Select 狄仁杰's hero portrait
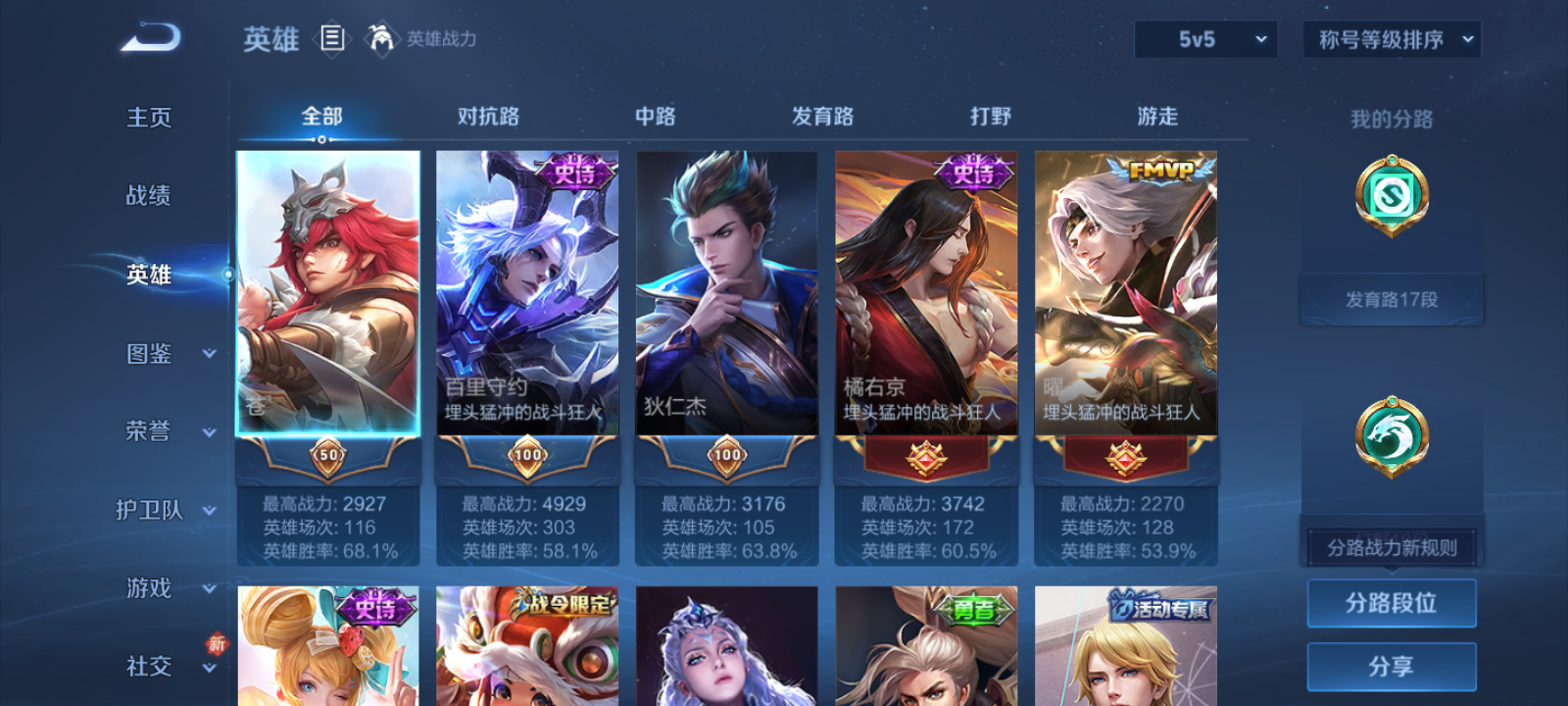 pyautogui.click(x=725, y=294)
